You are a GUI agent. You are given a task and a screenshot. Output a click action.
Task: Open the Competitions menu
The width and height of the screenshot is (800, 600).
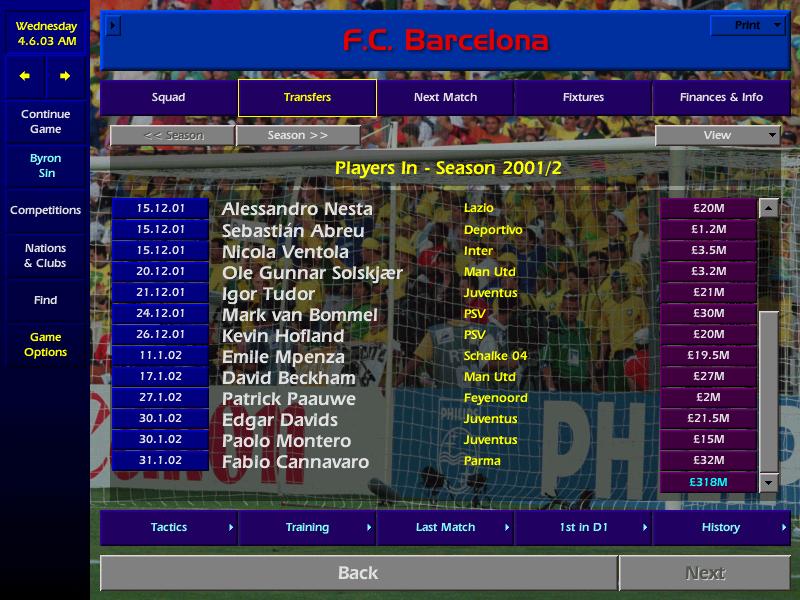tap(45, 210)
